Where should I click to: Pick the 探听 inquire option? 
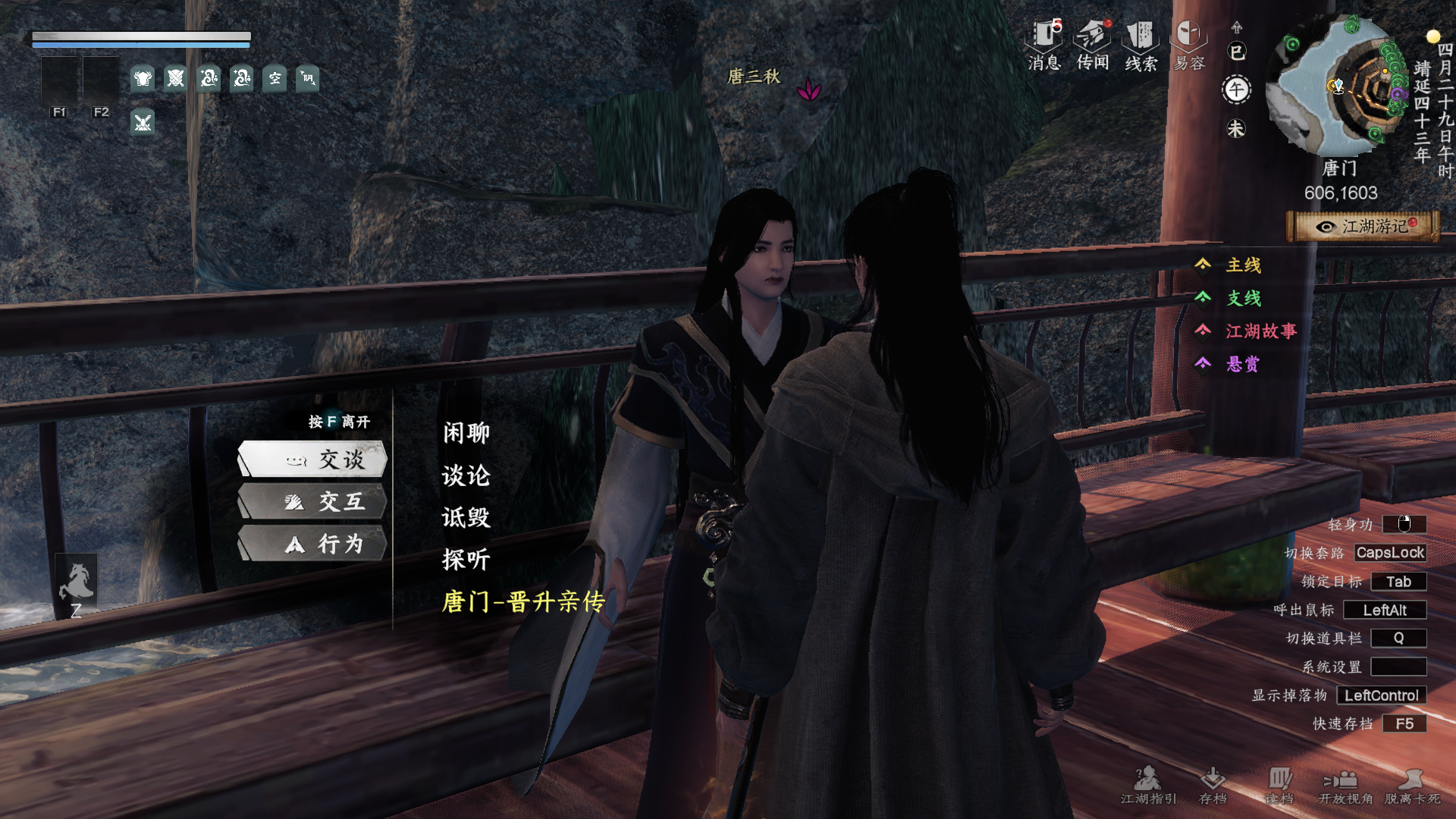click(x=466, y=560)
